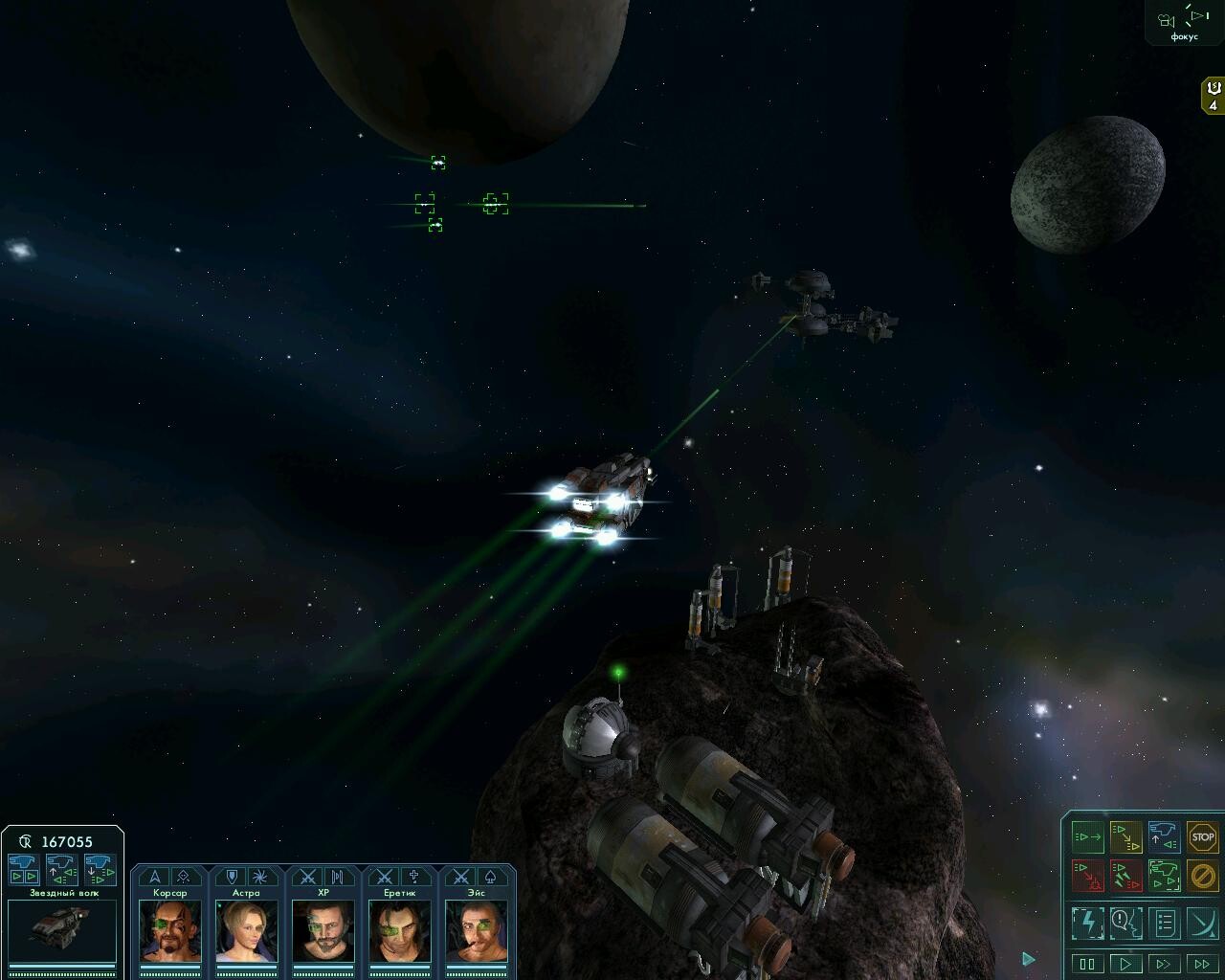This screenshot has height=980, width=1225.
Task: Select pilot Астра portrait
Action: pos(247,930)
